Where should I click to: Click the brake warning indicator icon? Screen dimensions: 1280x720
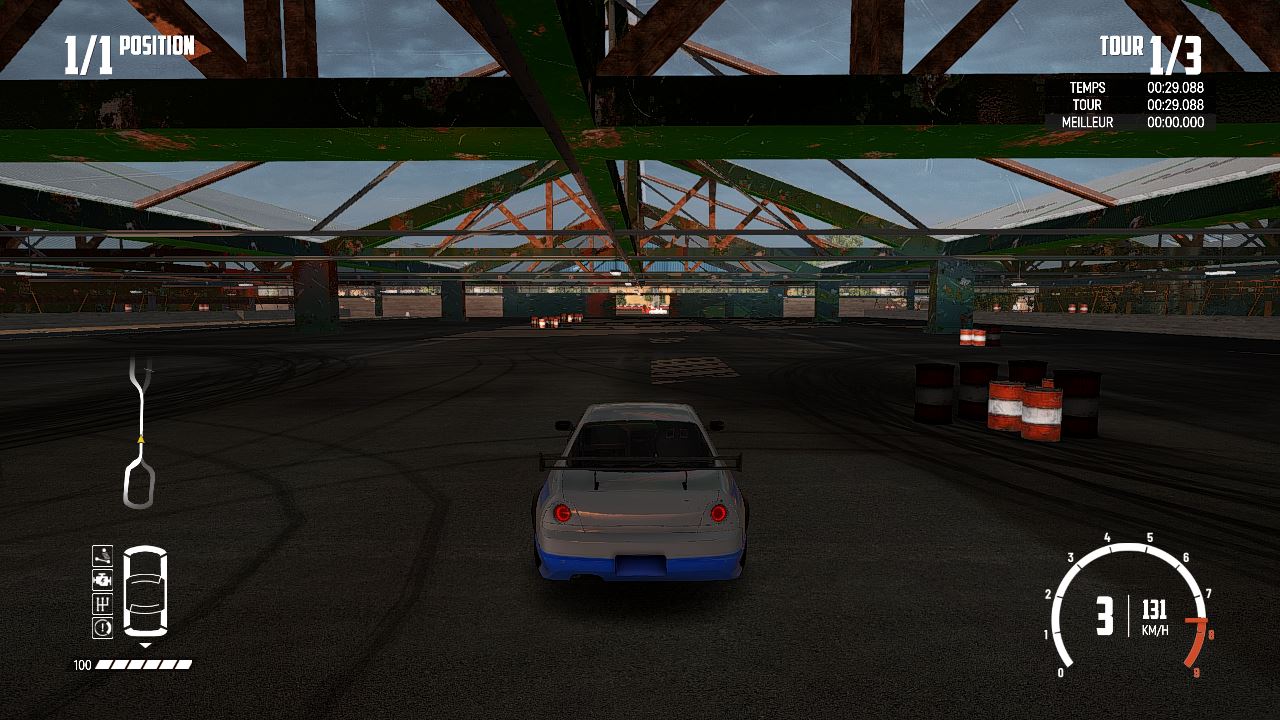[101, 628]
